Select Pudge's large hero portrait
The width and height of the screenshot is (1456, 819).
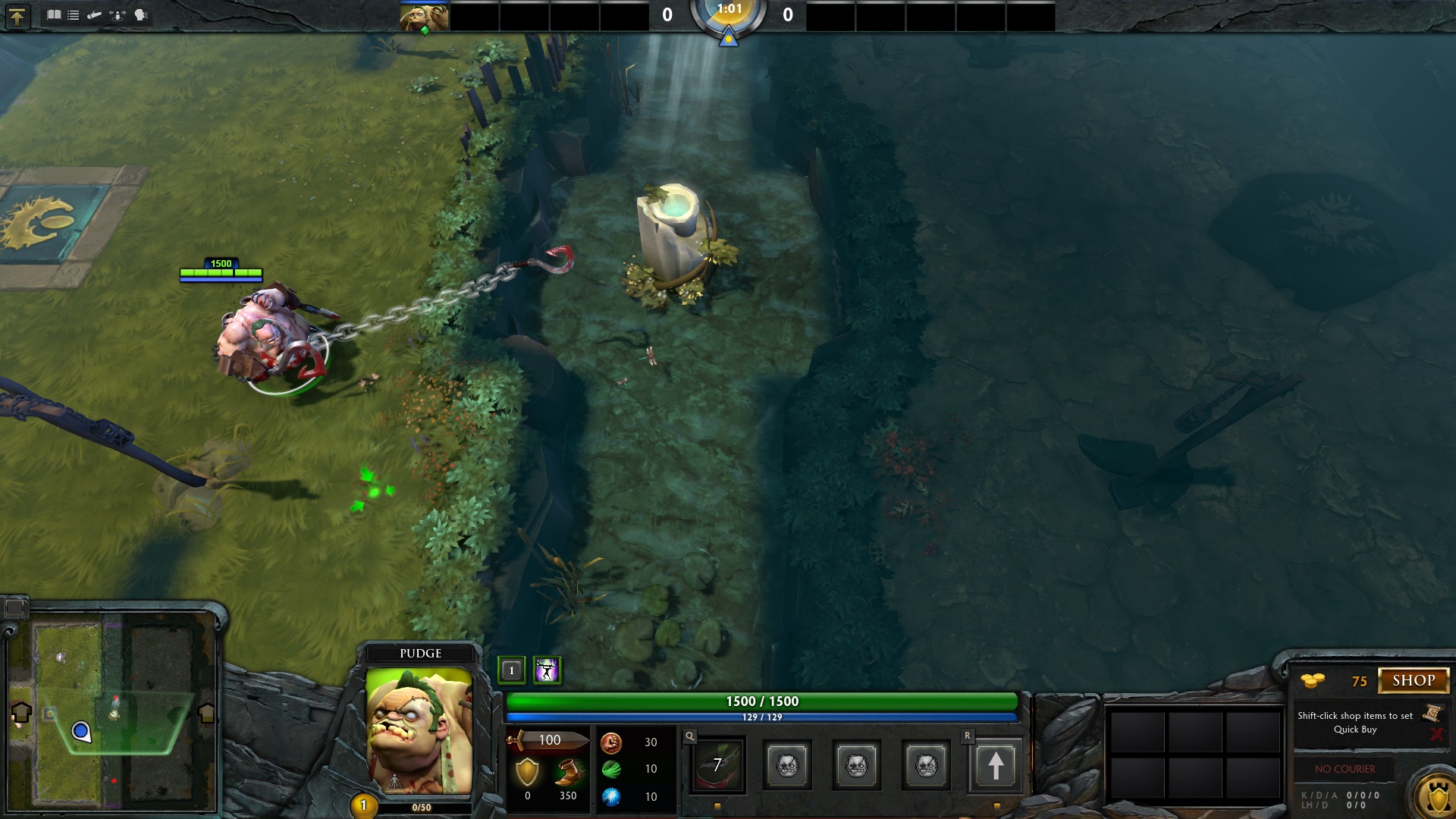click(x=419, y=730)
